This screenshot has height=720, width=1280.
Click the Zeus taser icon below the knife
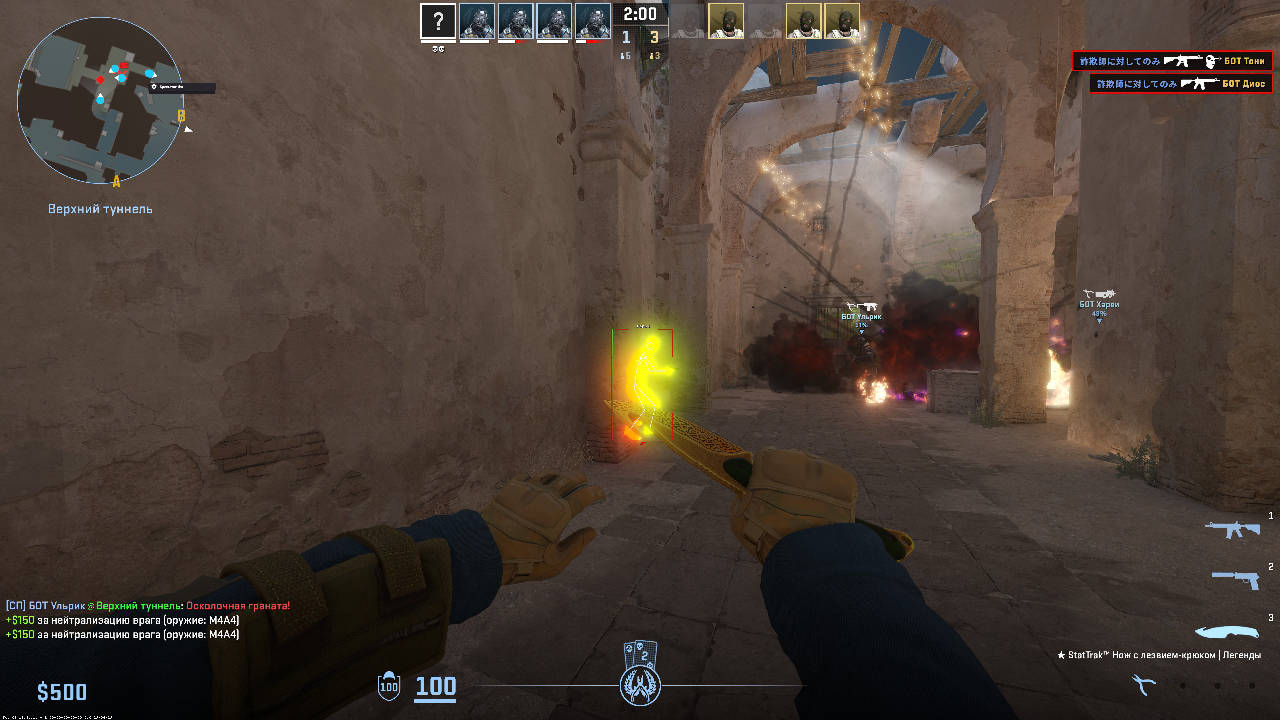click(x=1143, y=684)
